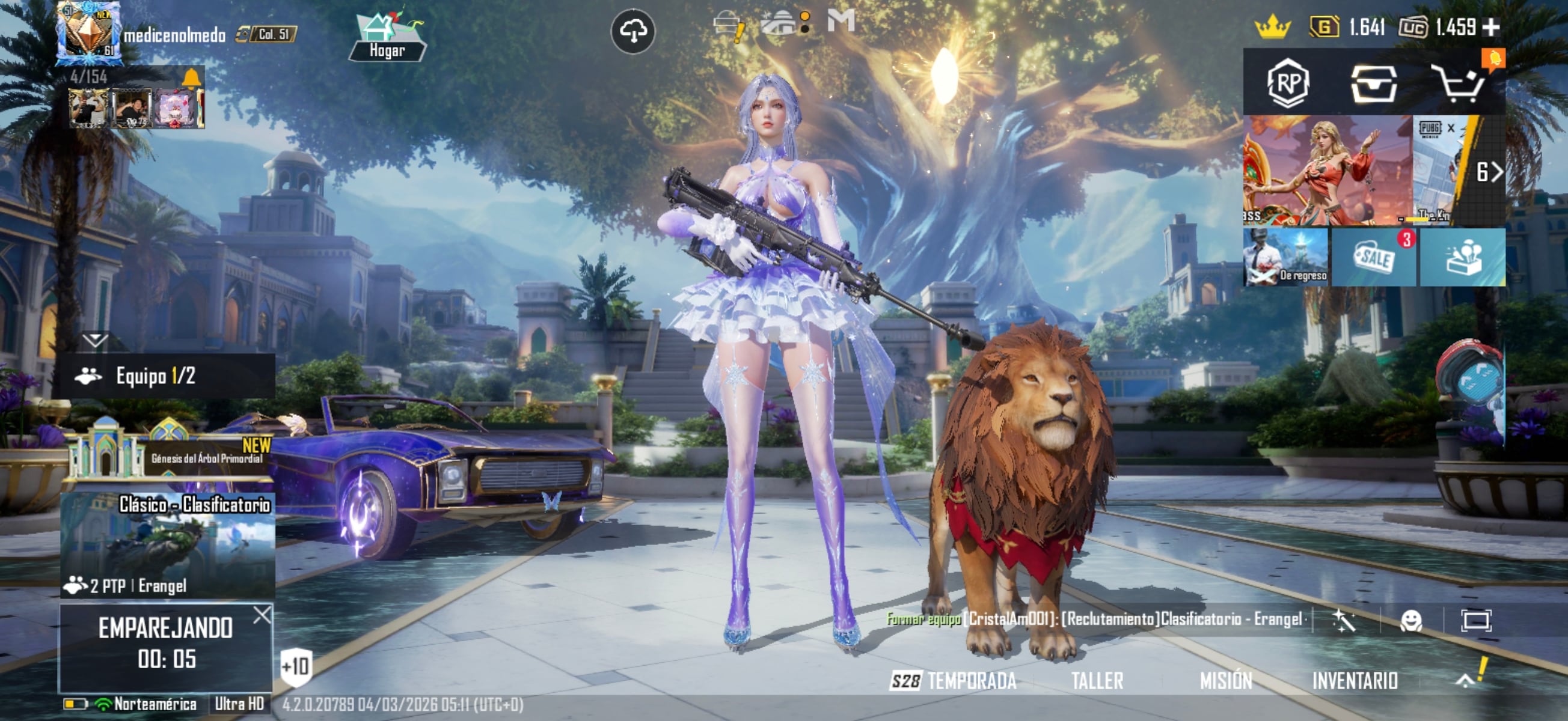Cancel matchmaking with the X button

[262, 615]
